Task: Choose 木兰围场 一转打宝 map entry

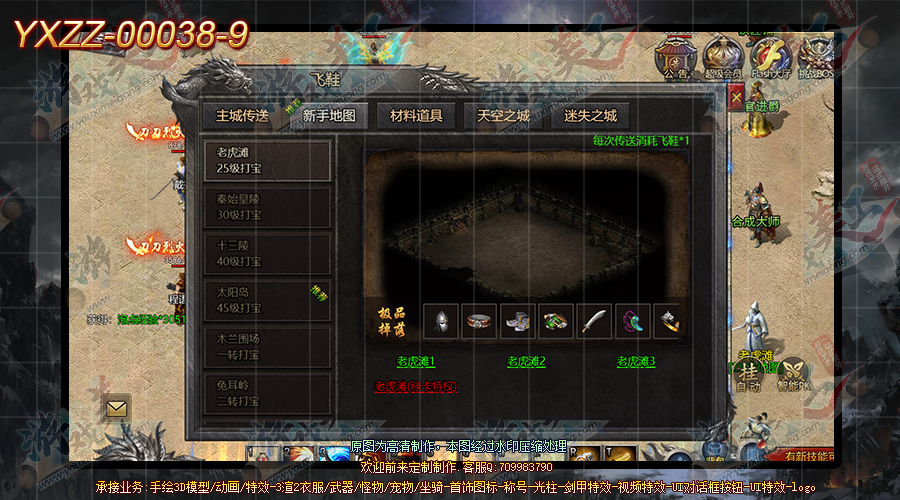Action: (267, 346)
